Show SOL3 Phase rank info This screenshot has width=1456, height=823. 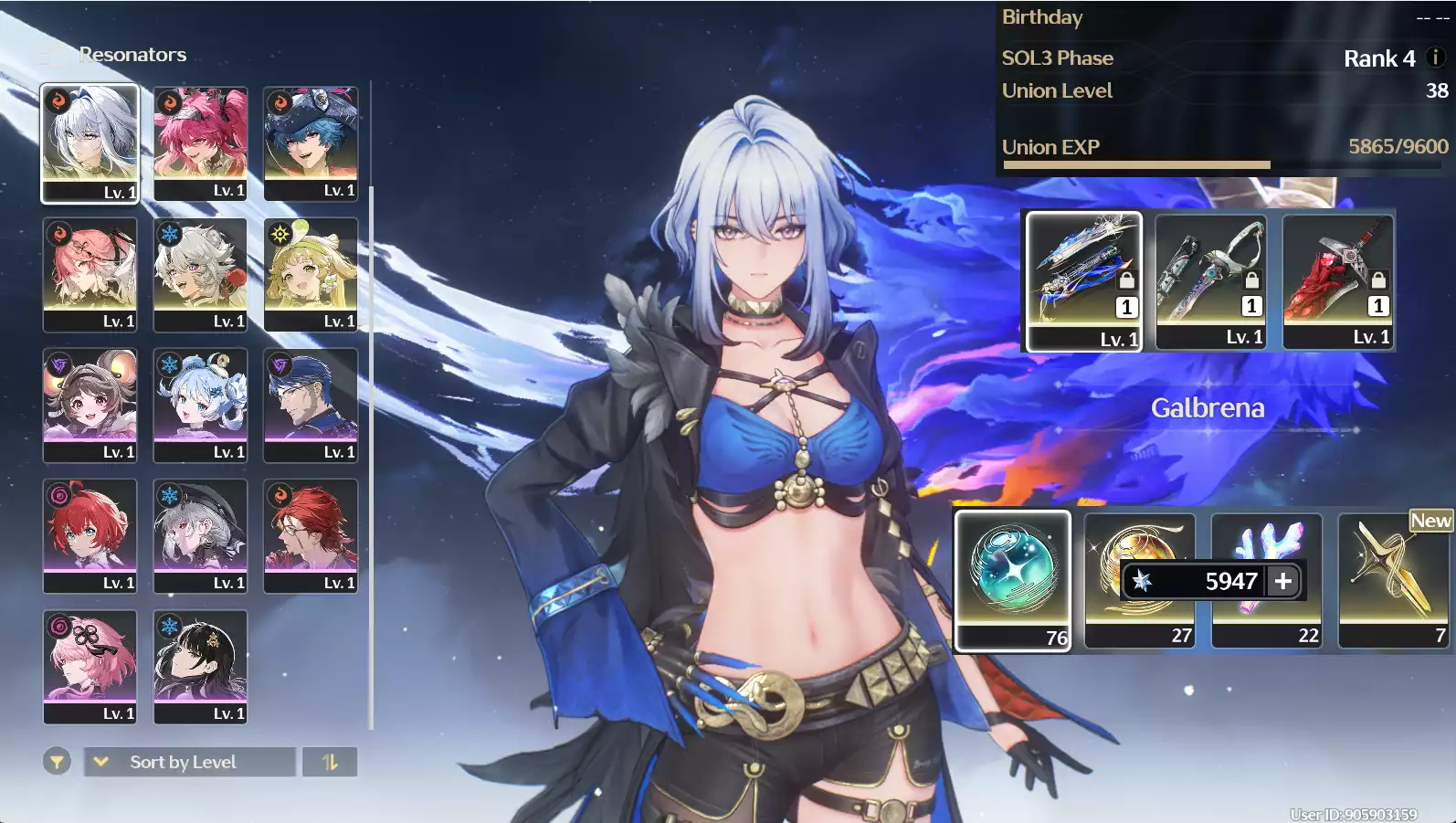coord(1435,58)
